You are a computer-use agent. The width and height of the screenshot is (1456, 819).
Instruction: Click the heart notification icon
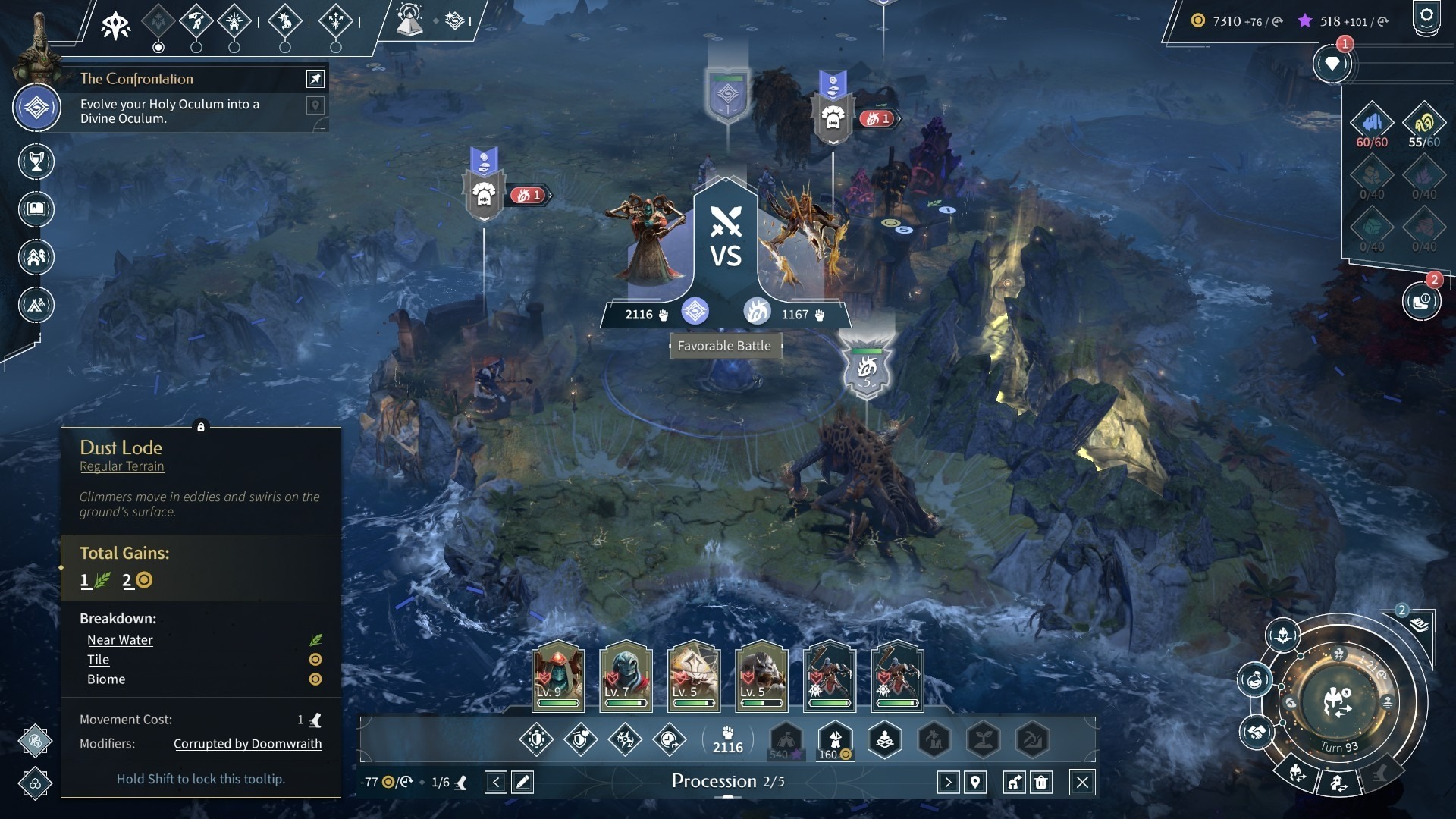[x=1332, y=64]
